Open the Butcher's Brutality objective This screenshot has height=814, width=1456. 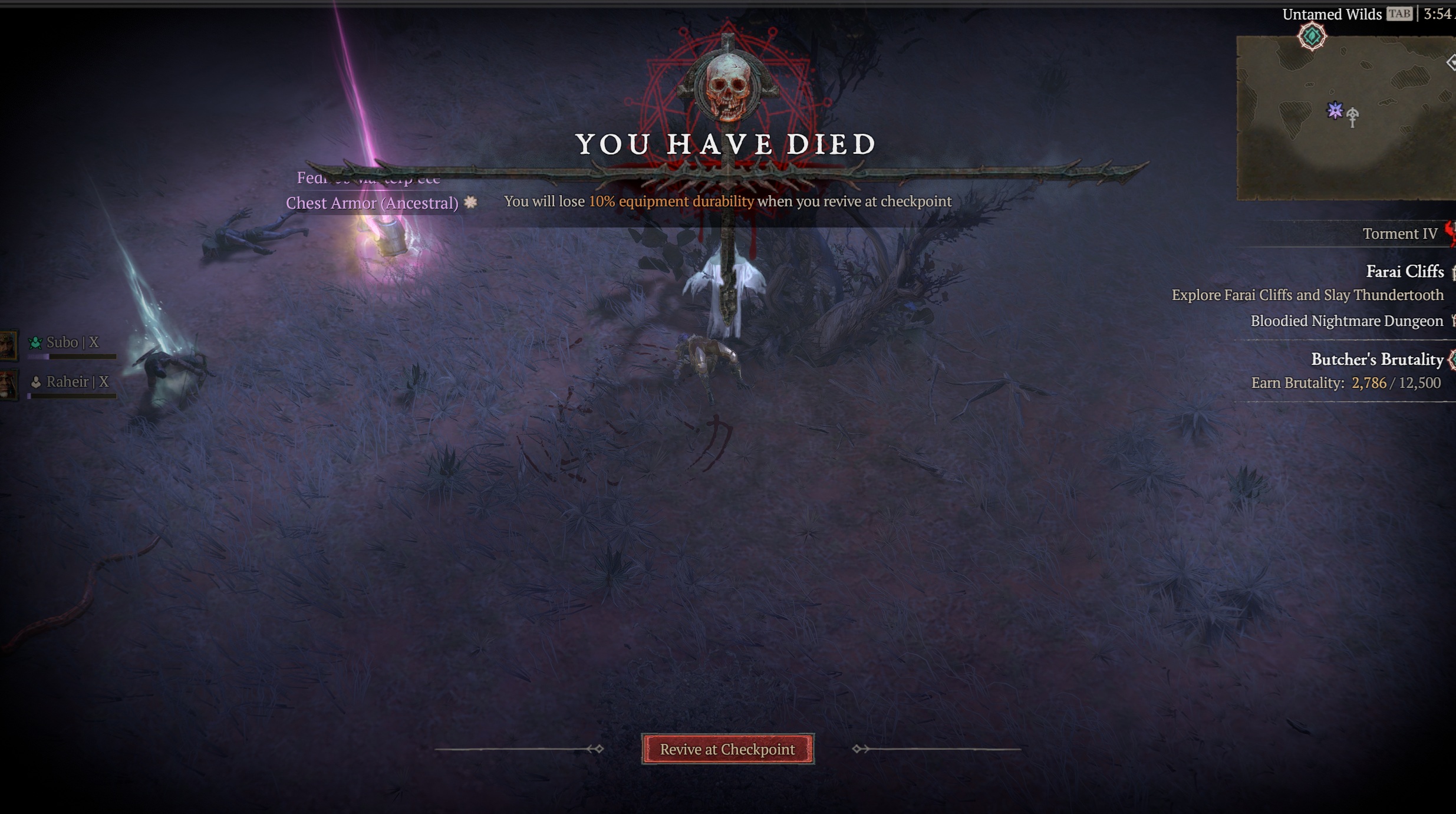1376,360
